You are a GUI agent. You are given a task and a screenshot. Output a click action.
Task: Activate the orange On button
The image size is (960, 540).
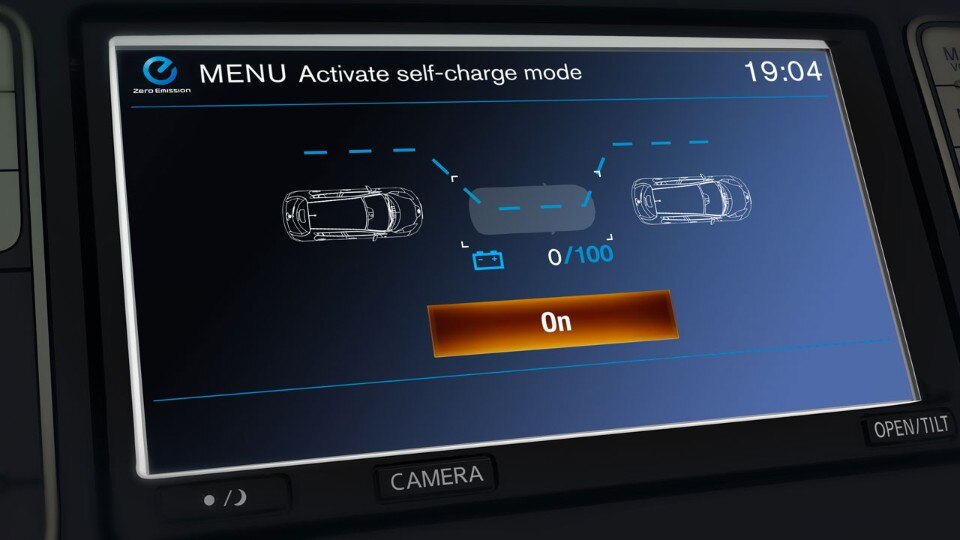click(x=553, y=322)
